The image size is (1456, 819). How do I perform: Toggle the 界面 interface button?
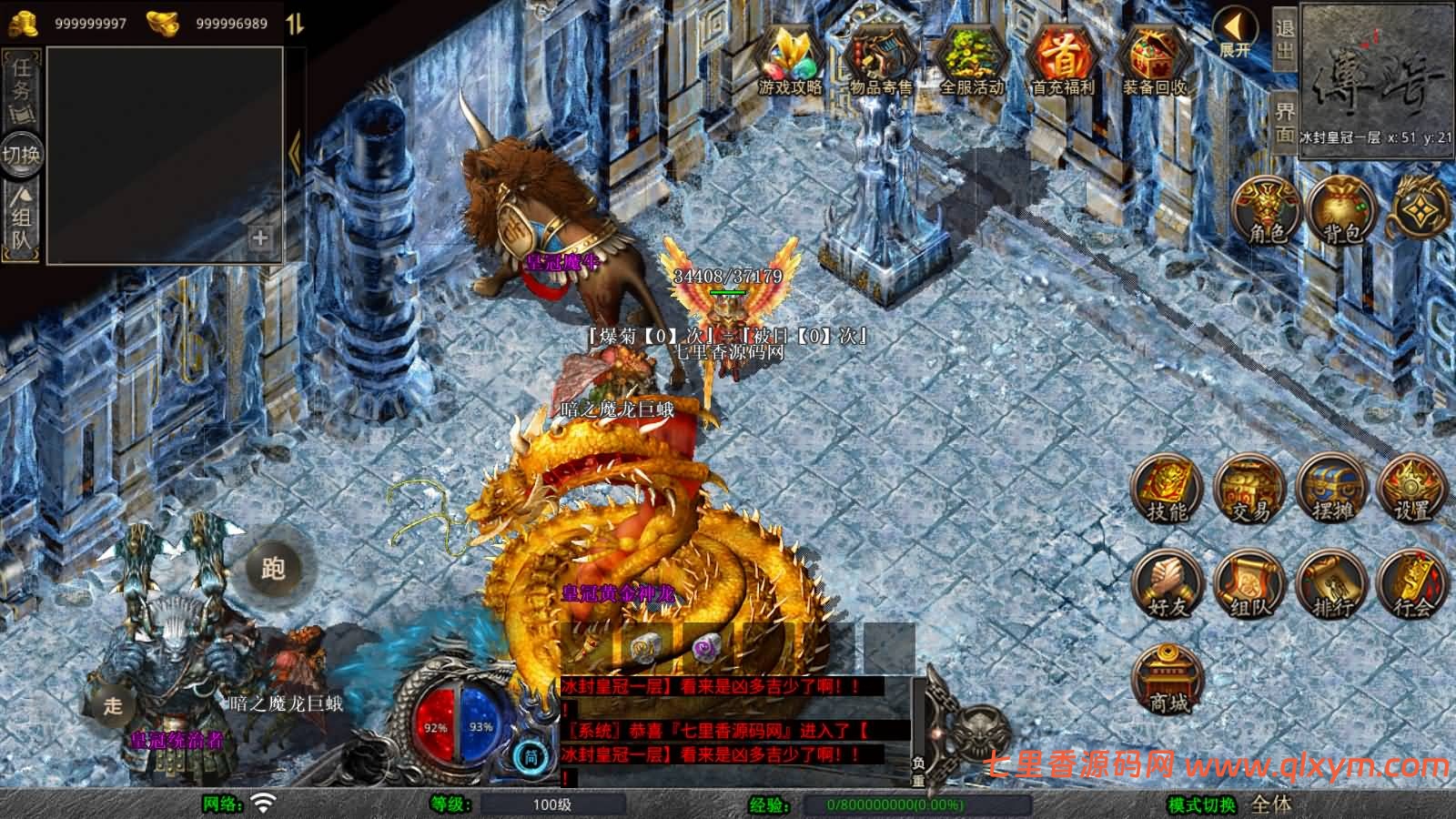[1284, 123]
